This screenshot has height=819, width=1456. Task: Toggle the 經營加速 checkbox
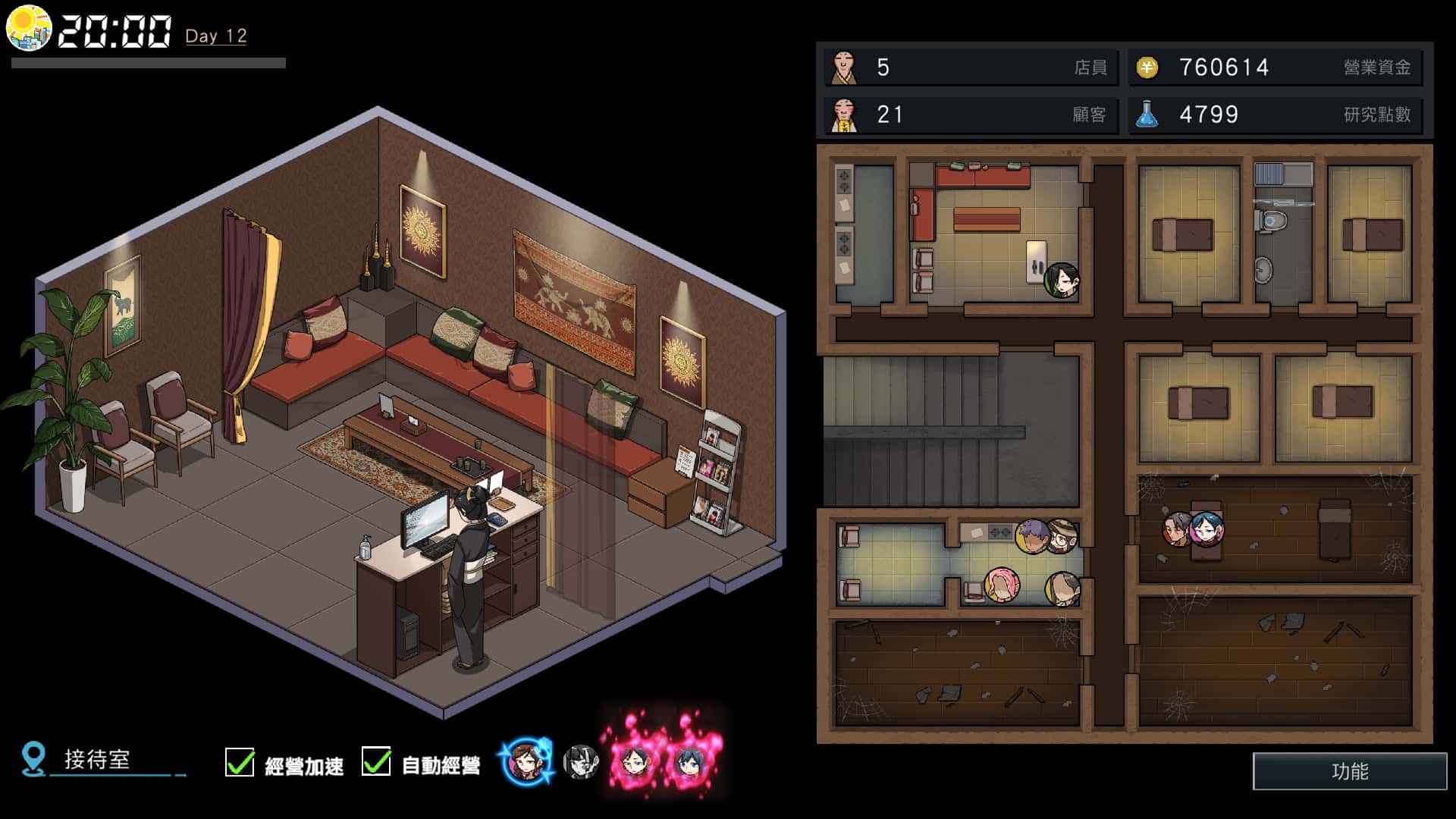[240, 762]
